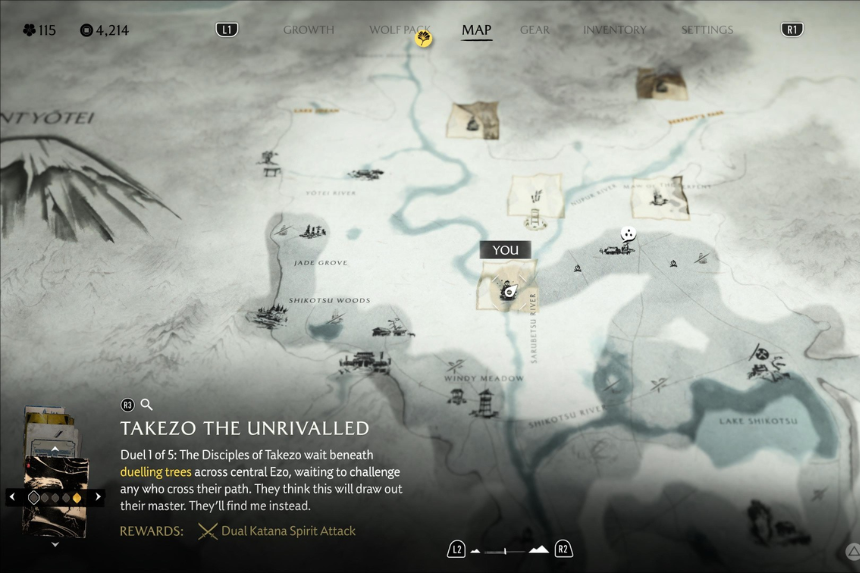This screenshot has height=573, width=860.
Task: Select the Dual Katana Spirit Attack reward
Action: pos(276,531)
